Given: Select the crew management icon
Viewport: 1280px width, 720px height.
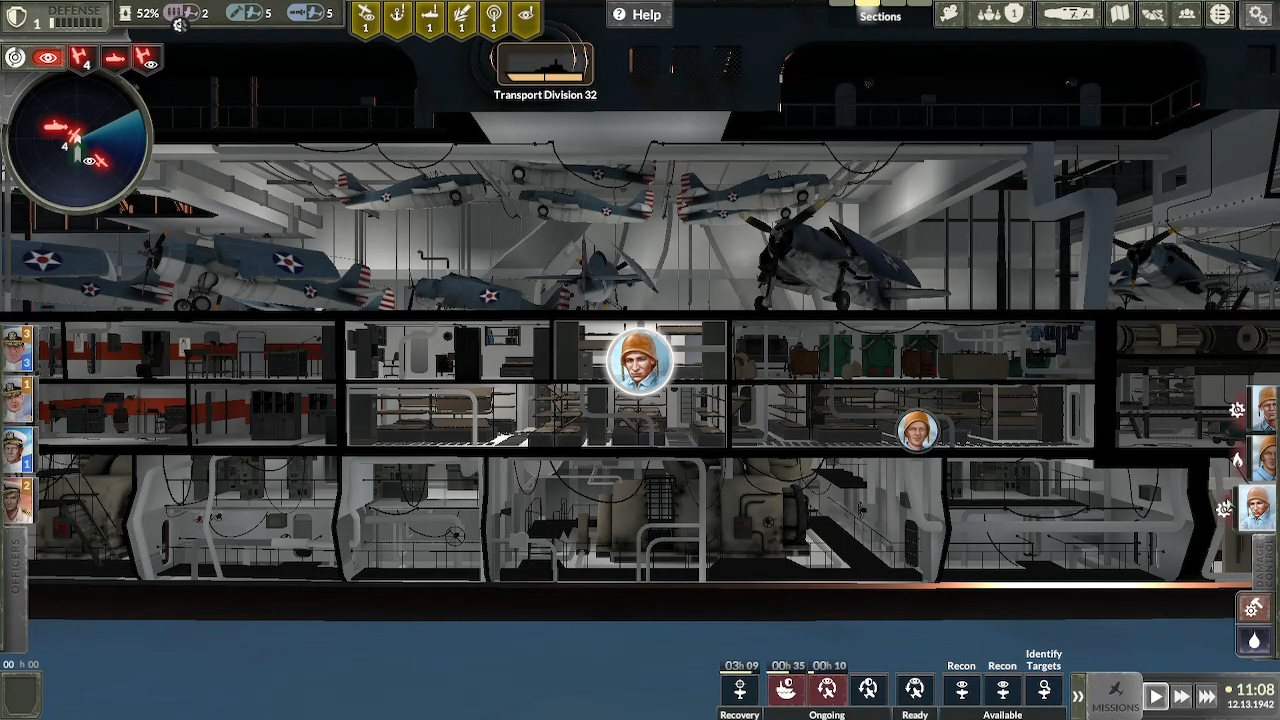Looking at the screenshot, I should click(1186, 14).
